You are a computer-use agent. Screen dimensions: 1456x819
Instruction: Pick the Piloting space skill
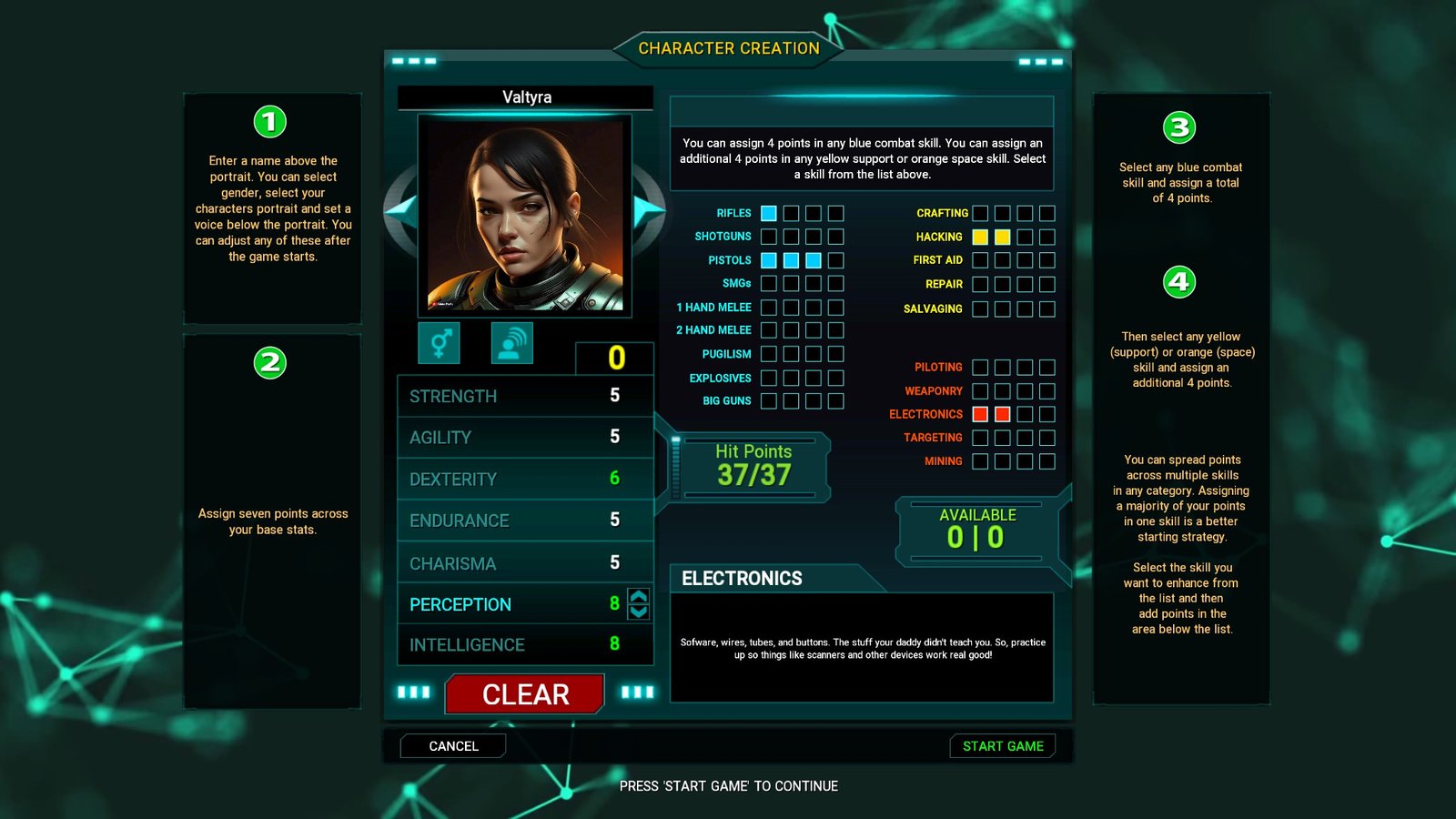[937, 368]
